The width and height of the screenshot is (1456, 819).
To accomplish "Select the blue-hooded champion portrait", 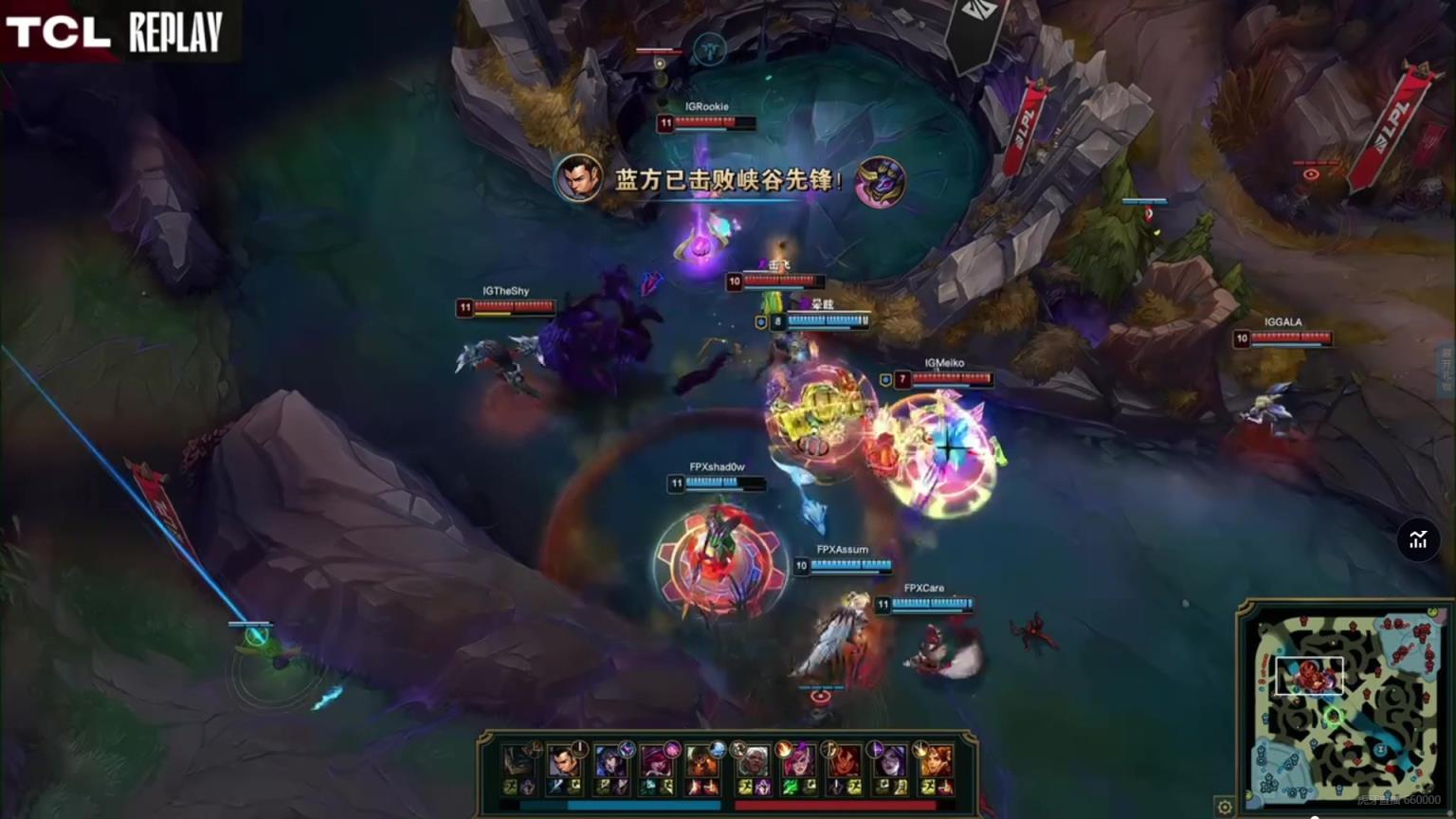I will [x=609, y=761].
